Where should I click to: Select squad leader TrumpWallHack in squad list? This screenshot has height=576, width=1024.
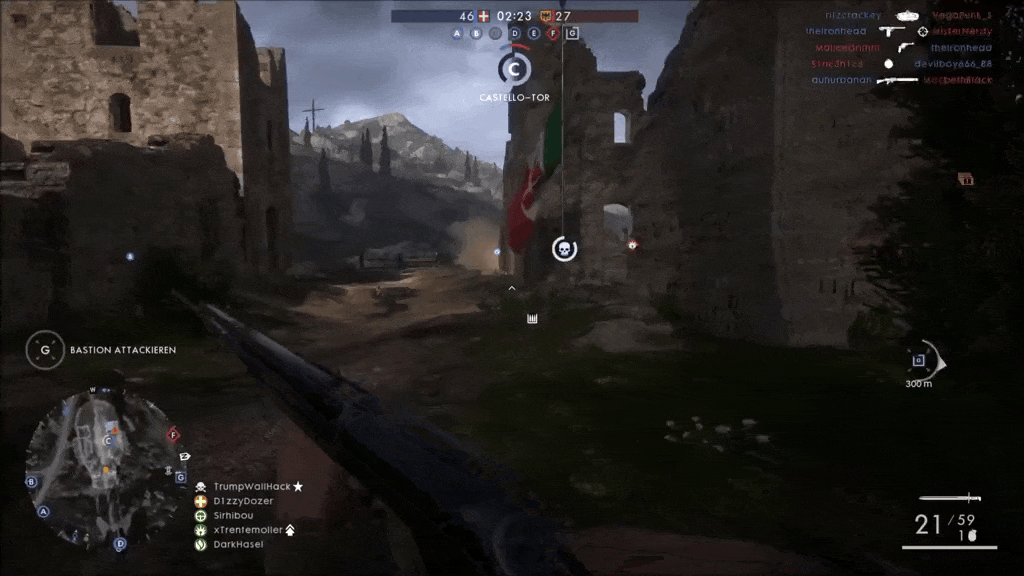tap(249, 486)
